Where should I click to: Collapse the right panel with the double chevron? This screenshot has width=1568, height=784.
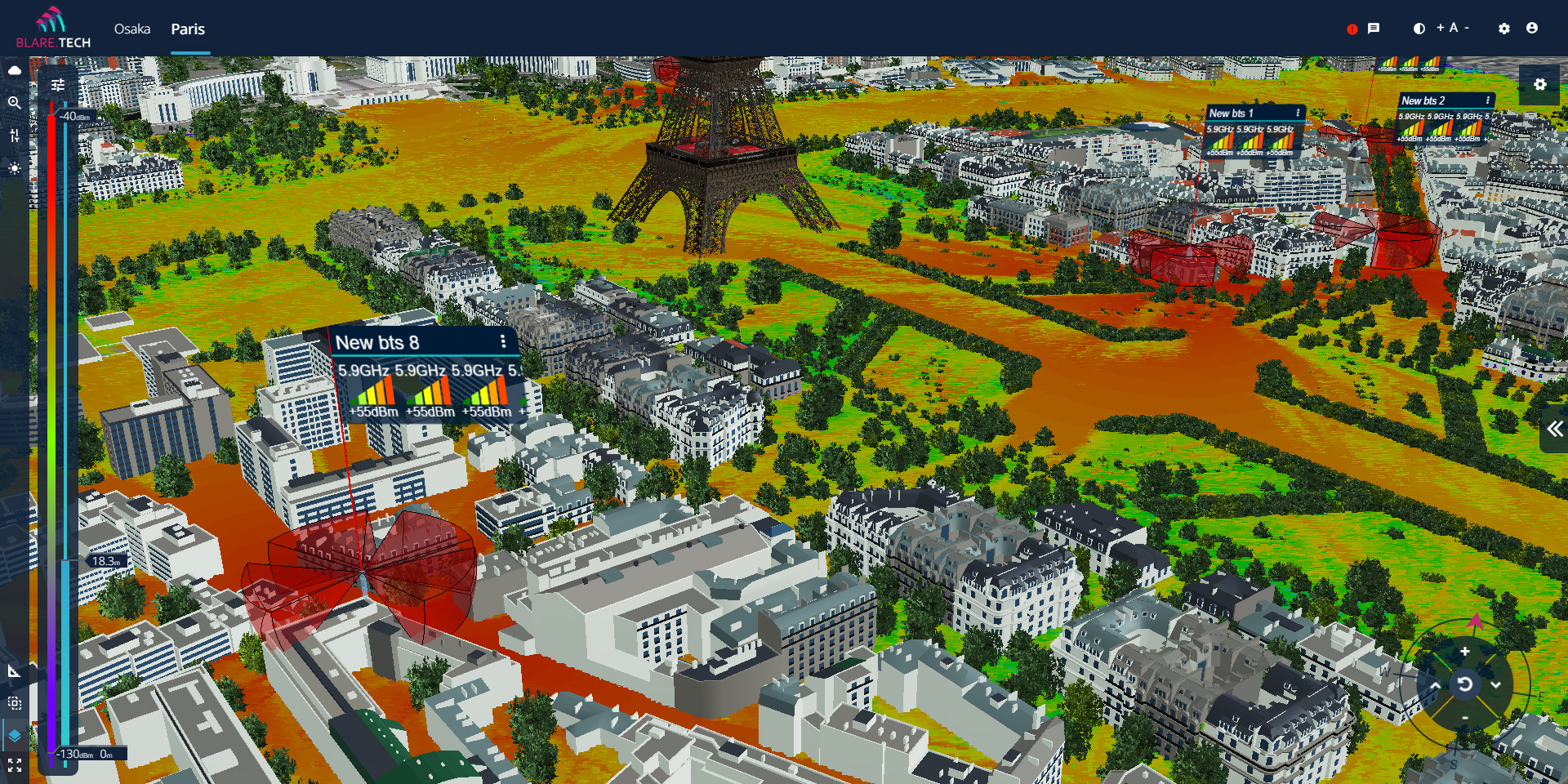pos(1554,428)
